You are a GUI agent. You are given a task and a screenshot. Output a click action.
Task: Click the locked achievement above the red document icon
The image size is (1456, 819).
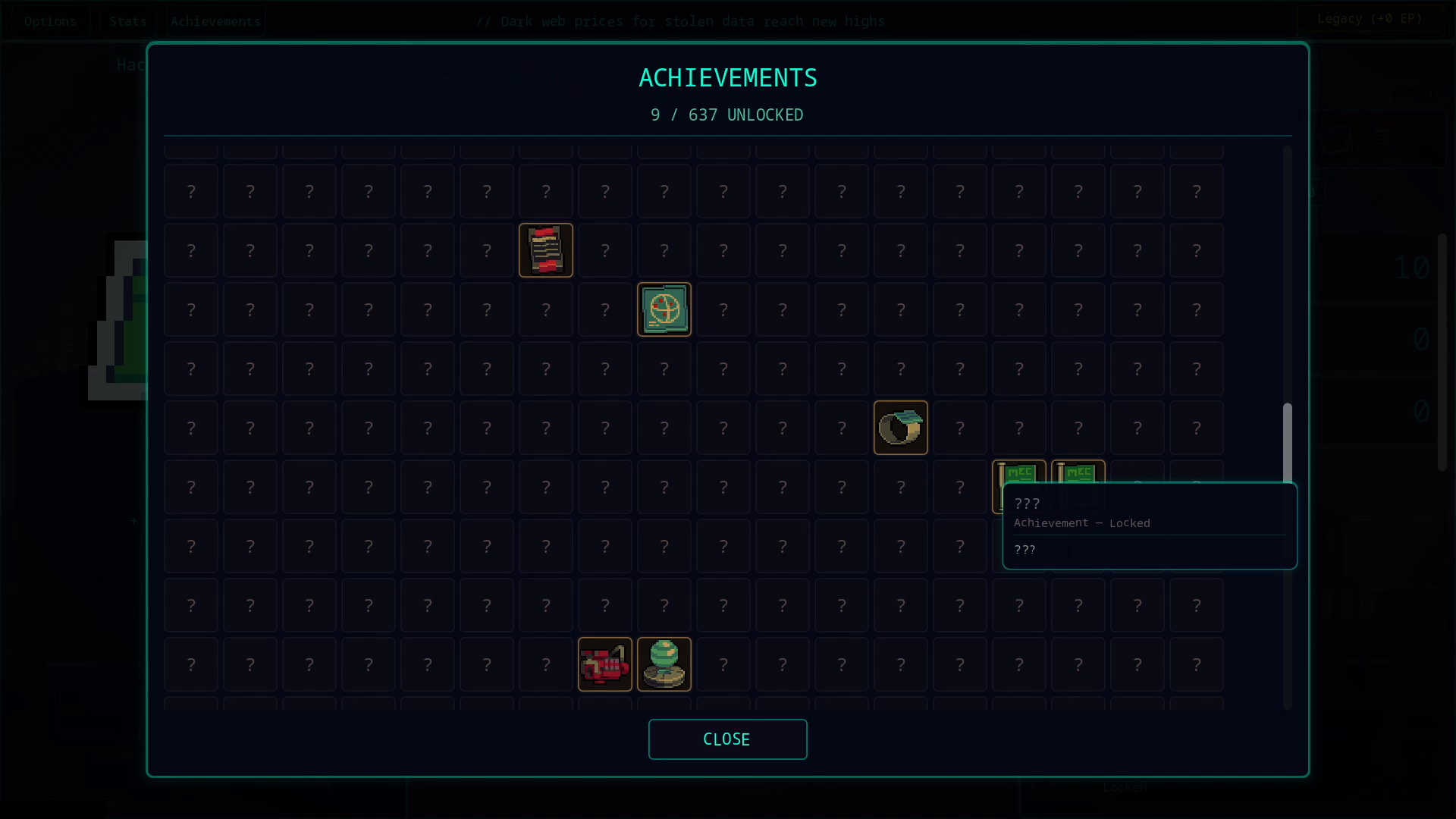click(x=545, y=191)
